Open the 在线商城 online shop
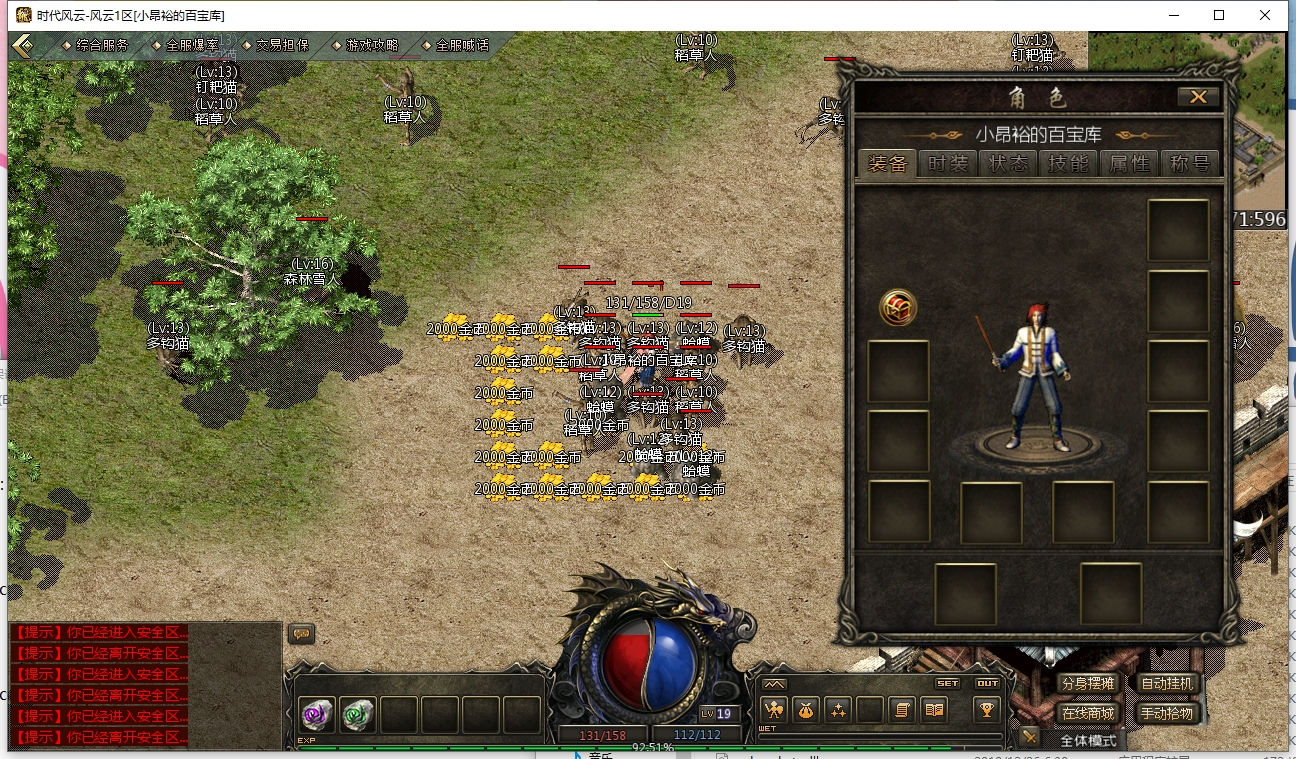 coord(1088,713)
